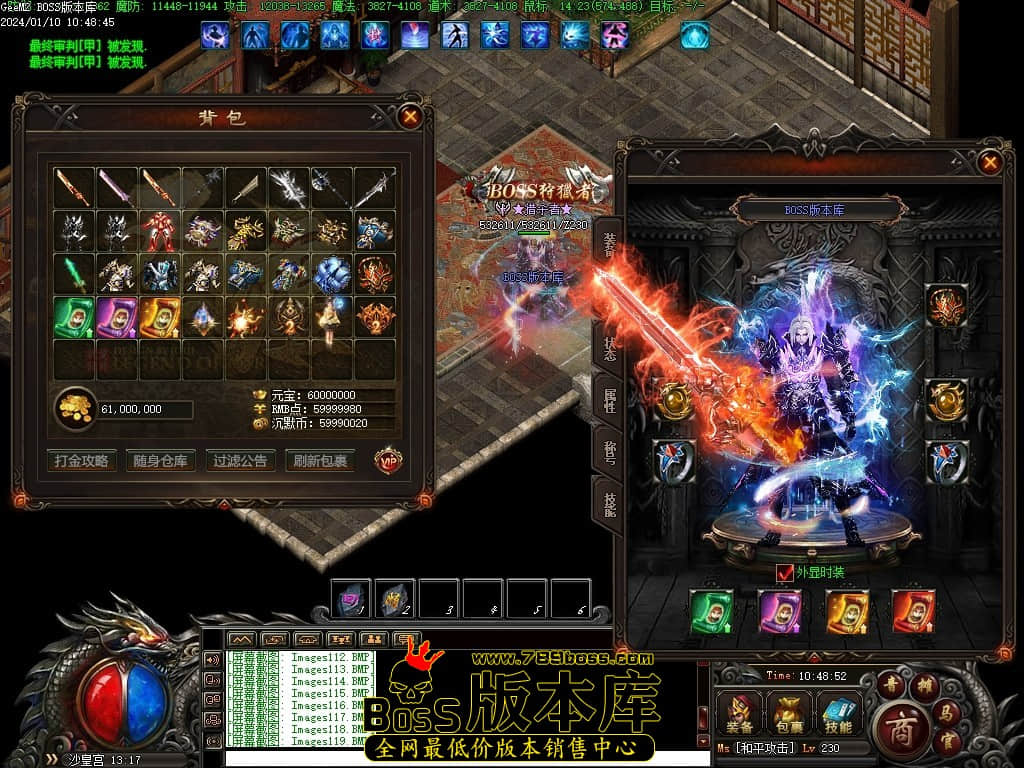Screen dimensions: 1024x768
Task: Select the red armor suit in the bag
Action: (159, 232)
